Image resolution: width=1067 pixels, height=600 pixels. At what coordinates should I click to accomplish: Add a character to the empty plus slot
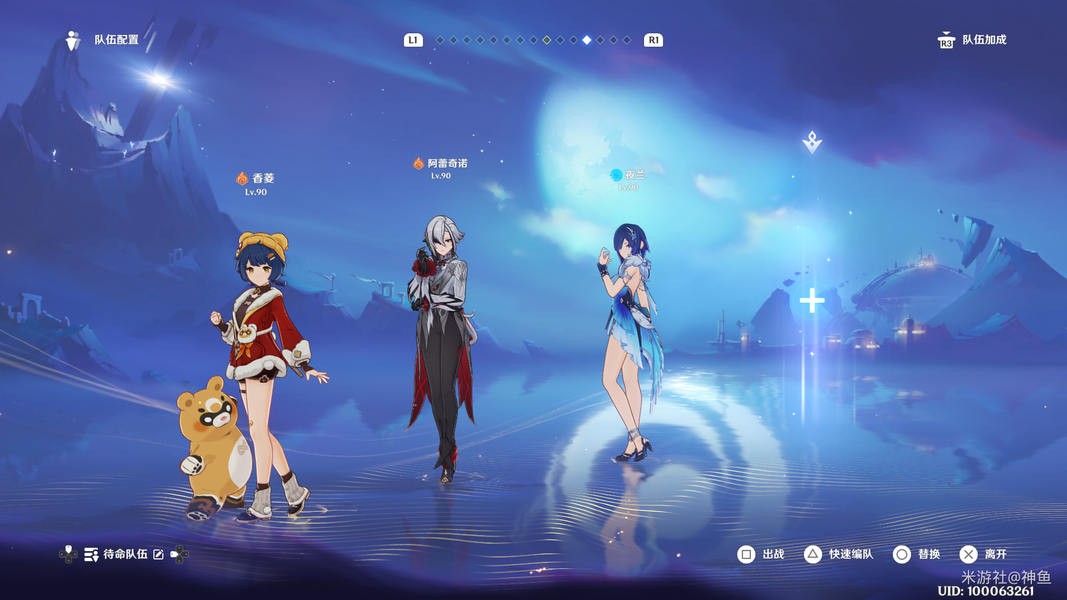click(x=812, y=300)
